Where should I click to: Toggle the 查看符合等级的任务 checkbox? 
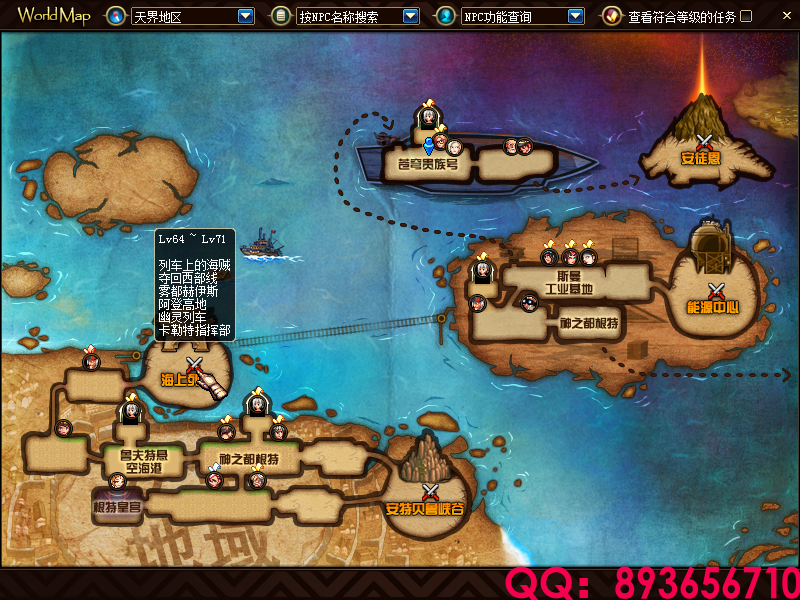tap(746, 16)
